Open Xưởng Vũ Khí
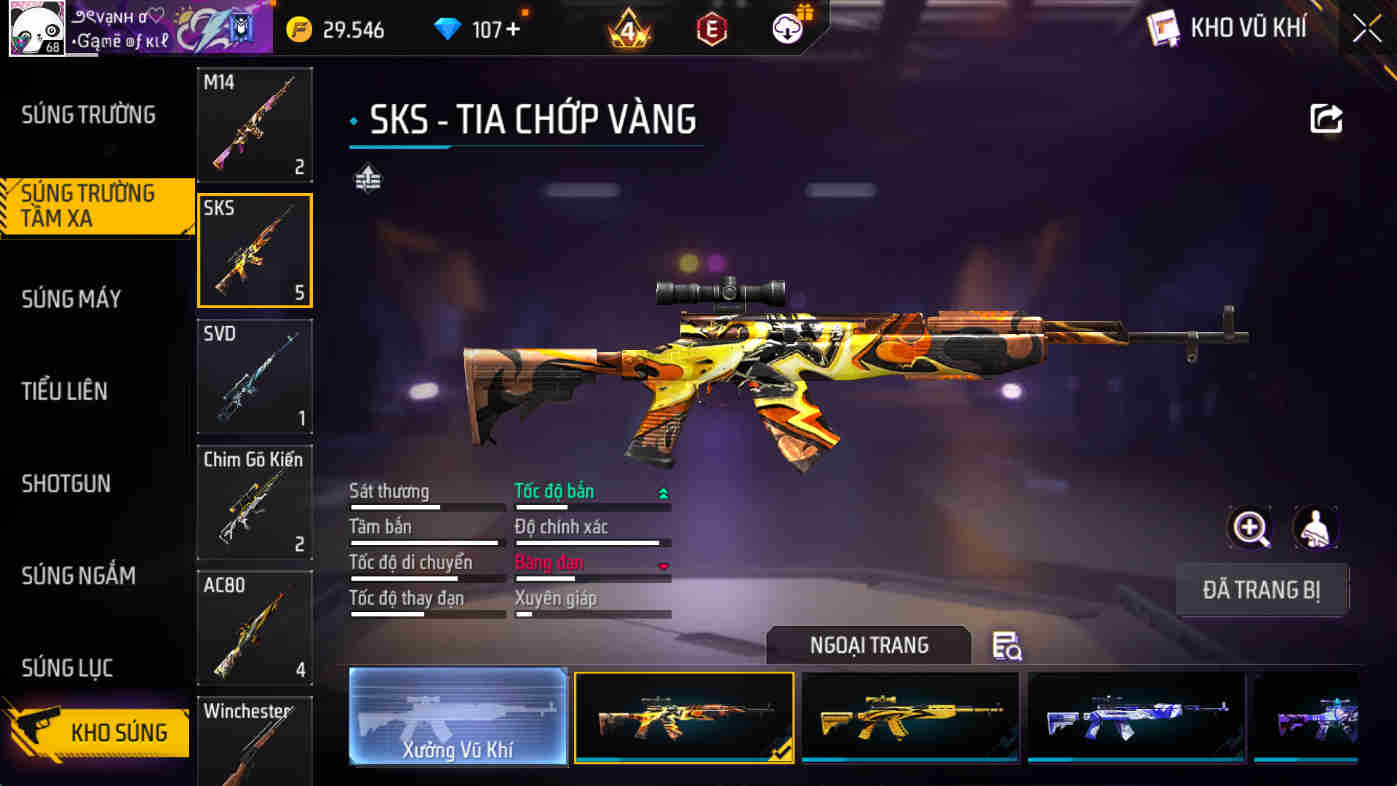 point(458,717)
